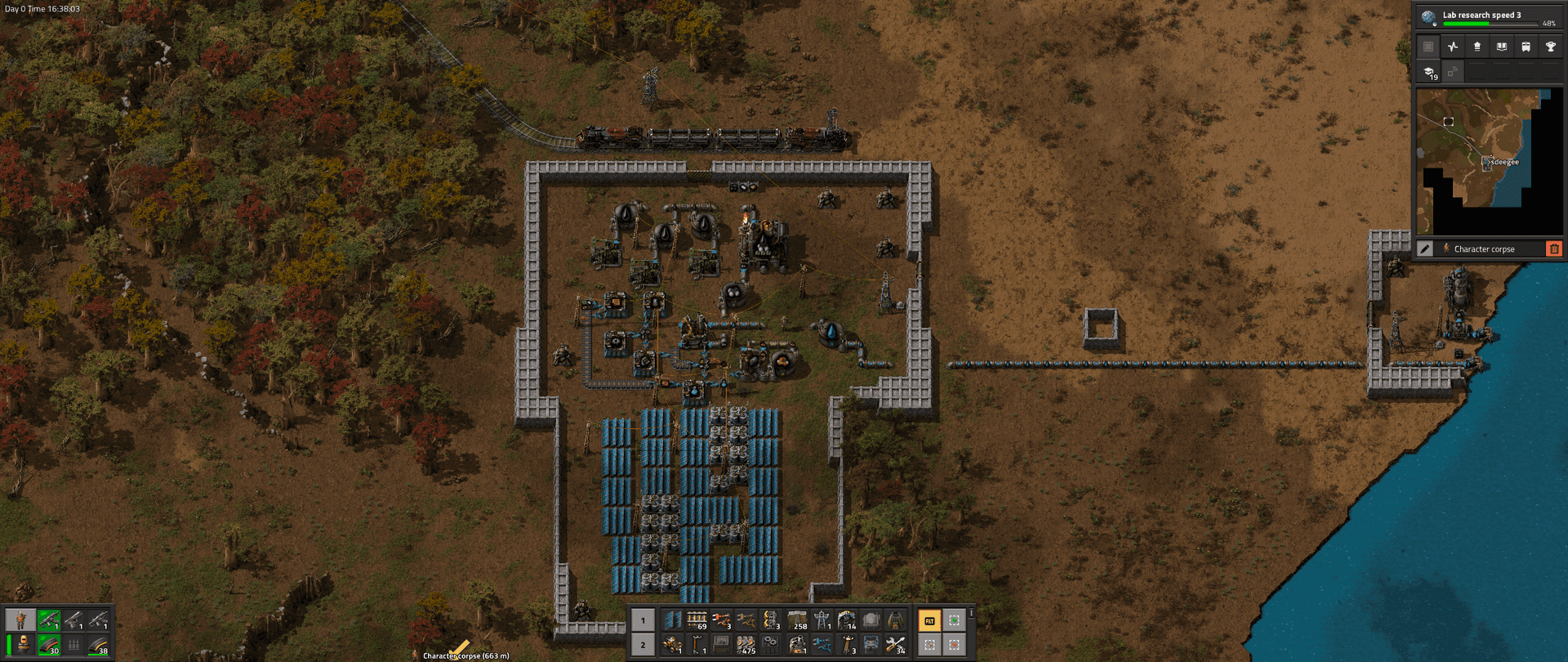
Task: Select the big electric pole quickbar slot
Action: 822,621
